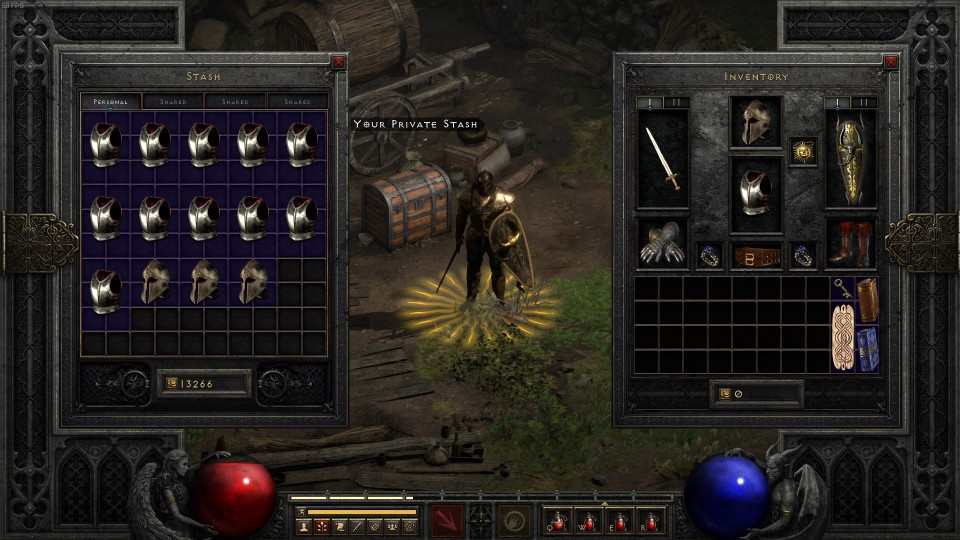This screenshot has height=540, width=960.
Task: Click the inventory gold coin button
Action: (x=724, y=394)
